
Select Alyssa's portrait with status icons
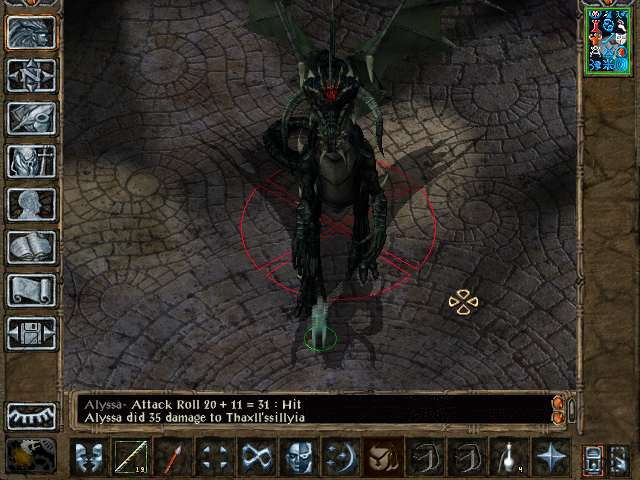pos(606,40)
